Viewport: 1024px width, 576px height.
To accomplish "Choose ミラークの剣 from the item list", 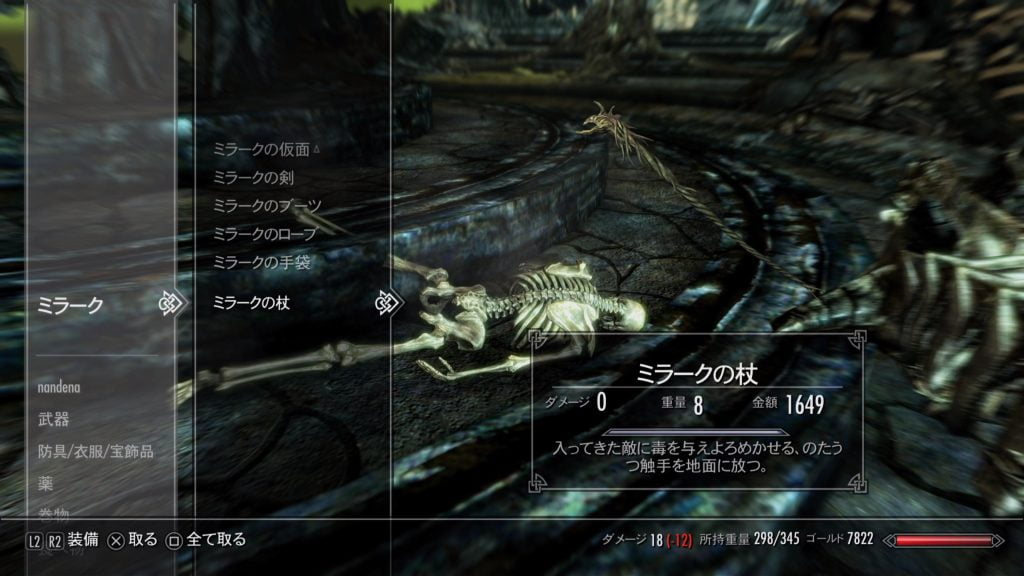I will click(x=252, y=178).
